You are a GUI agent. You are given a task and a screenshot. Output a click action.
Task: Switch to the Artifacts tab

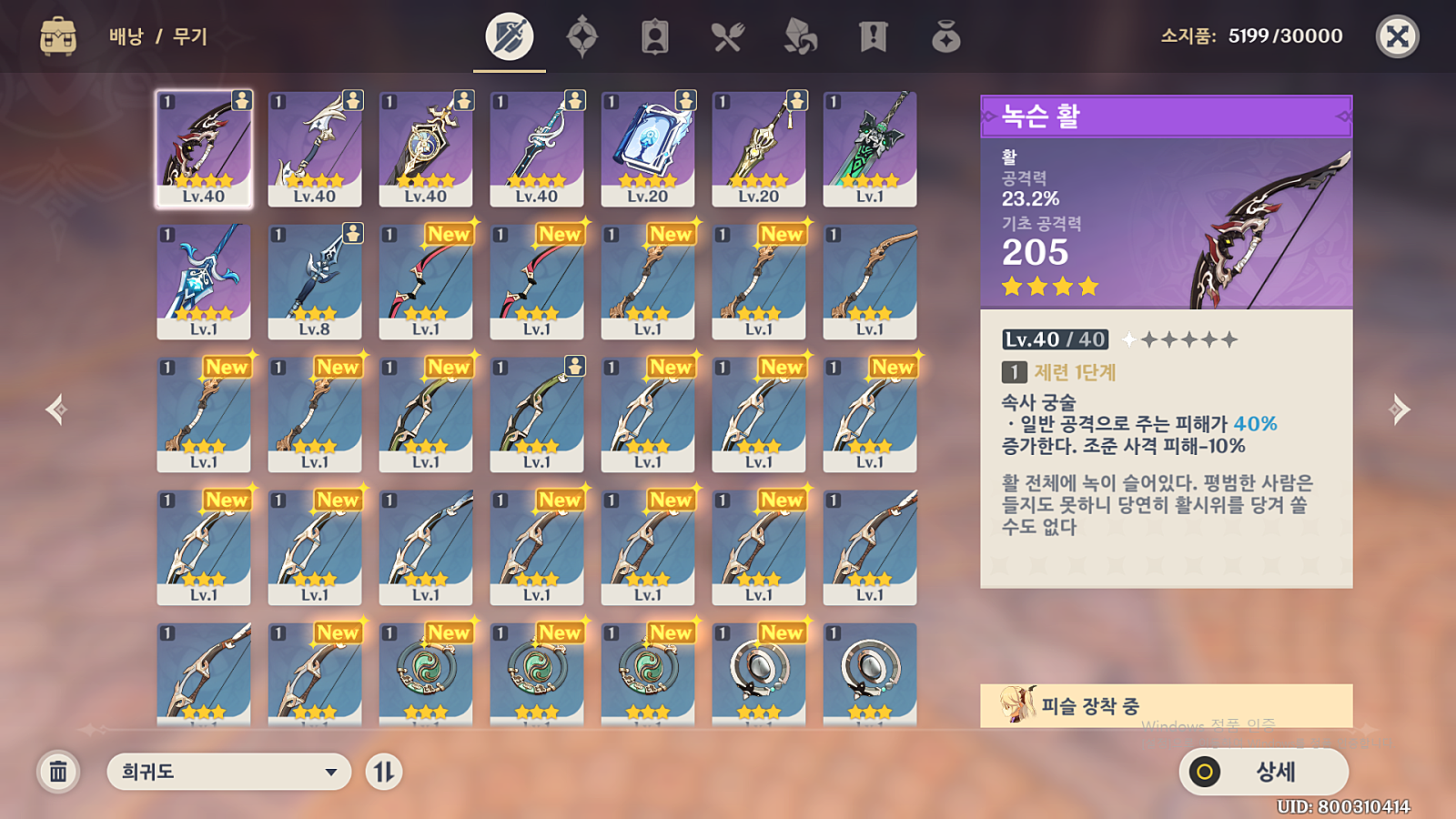point(582,37)
